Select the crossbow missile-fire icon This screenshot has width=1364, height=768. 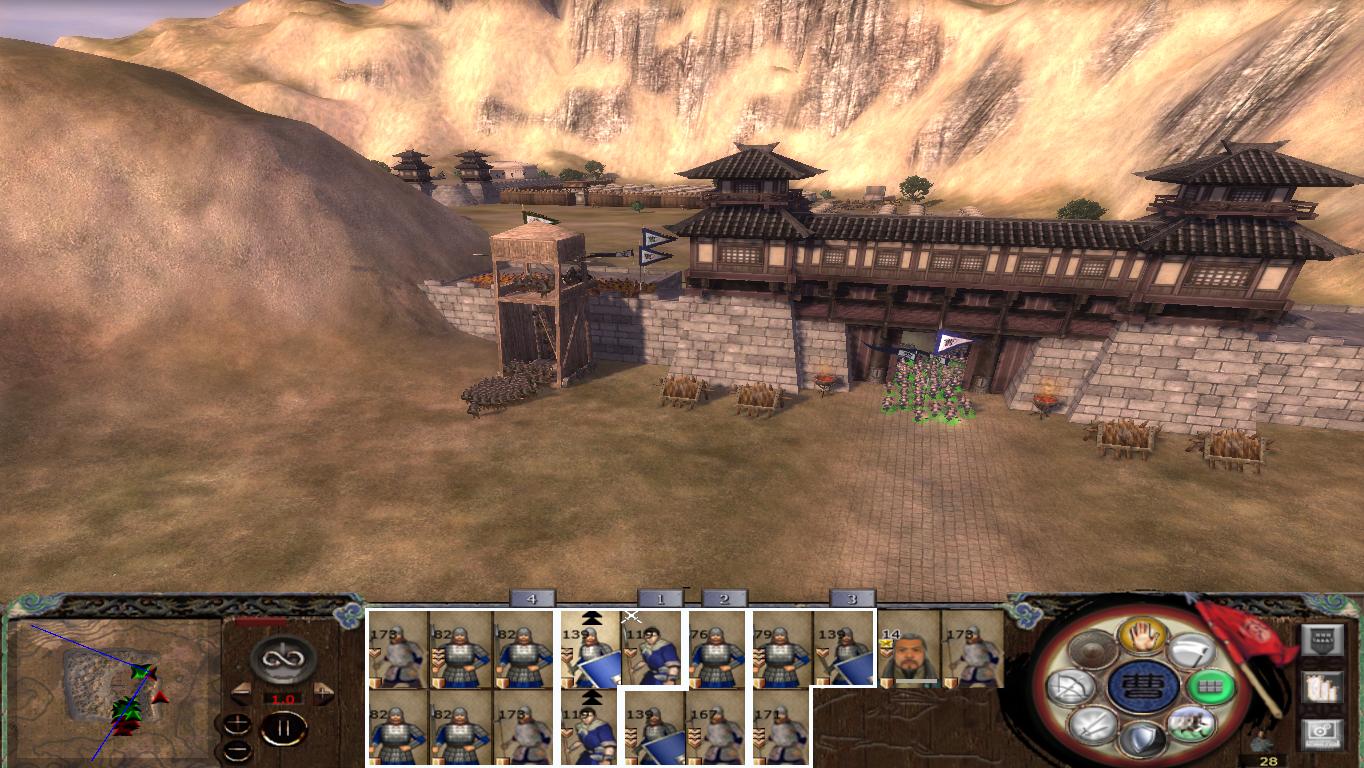tap(1072, 687)
